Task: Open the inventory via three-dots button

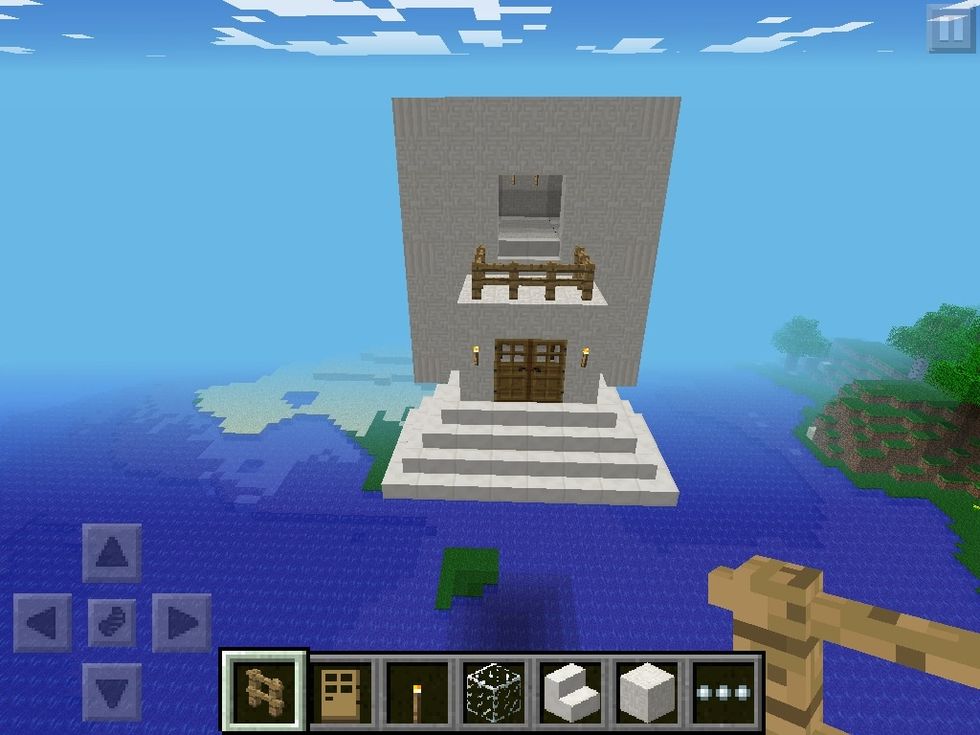Action: [725, 690]
